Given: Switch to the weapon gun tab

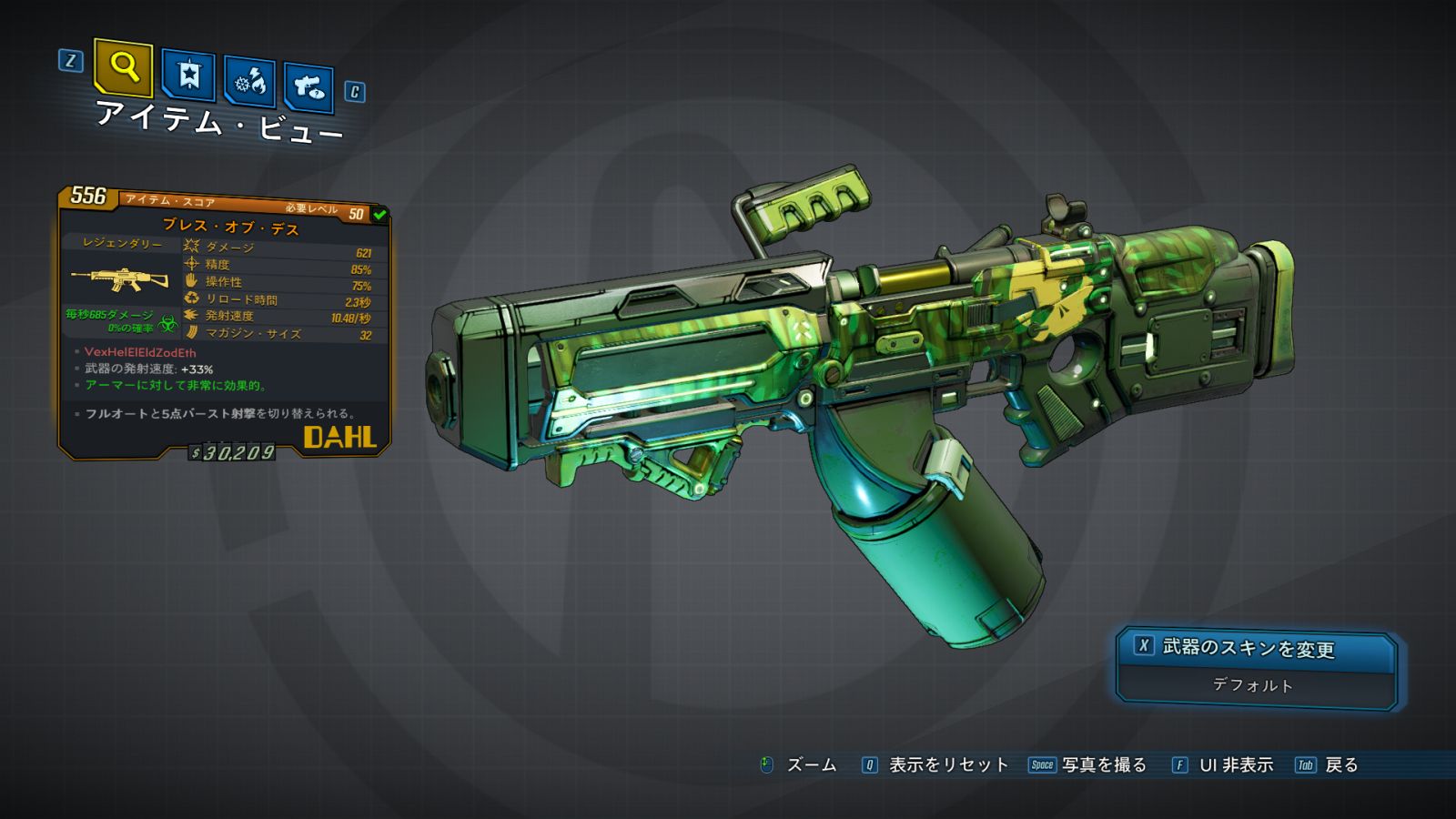Looking at the screenshot, I should pyautogui.click(x=308, y=87).
